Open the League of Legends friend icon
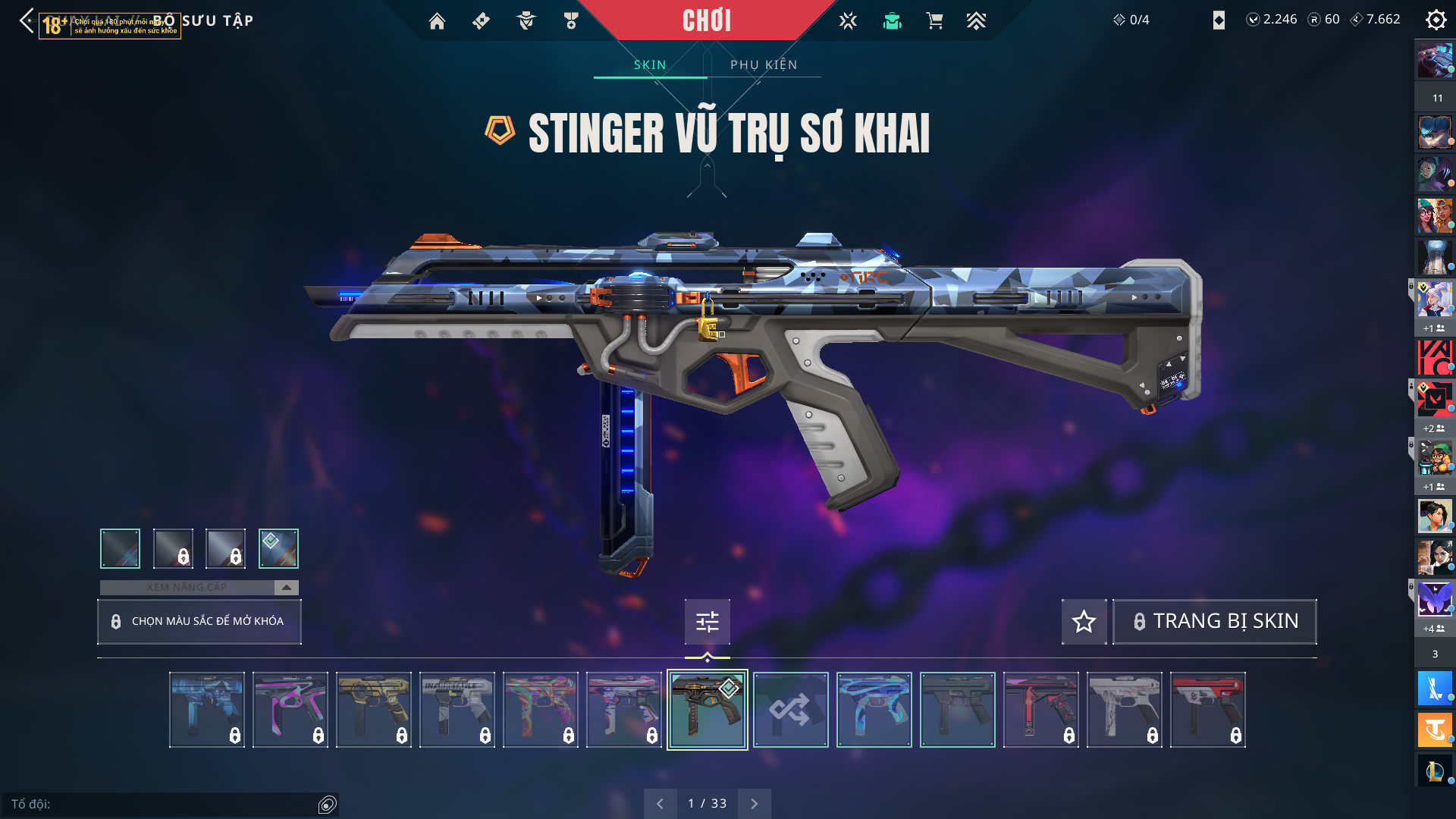Image resolution: width=1456 pixels, height=819 pixels. tap(1435, 771)
